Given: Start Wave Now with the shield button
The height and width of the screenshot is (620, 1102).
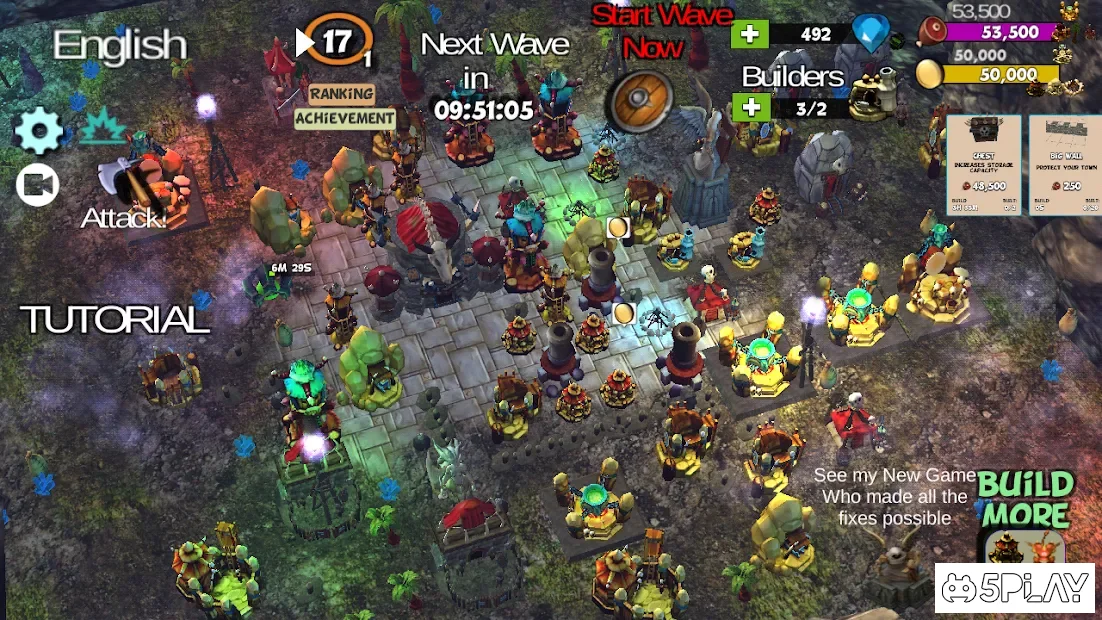Looking at the screenshot, I should [642, 100].
